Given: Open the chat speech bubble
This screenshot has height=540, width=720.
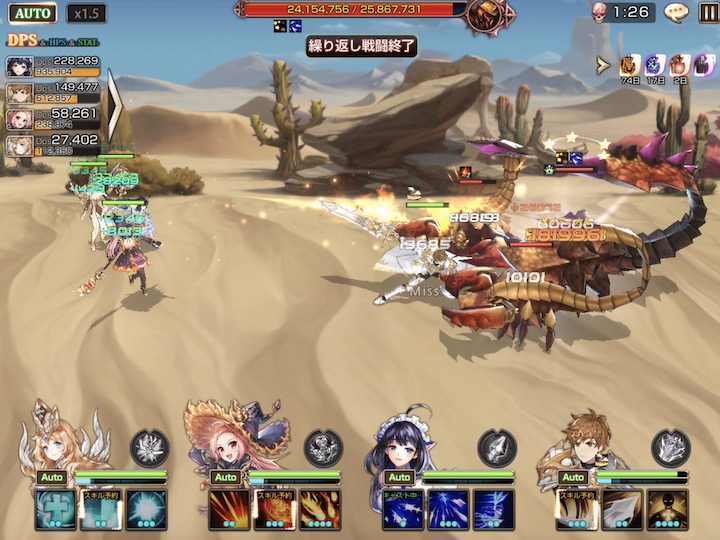Looking at the screenshot, I should pyautogui.click(x=677, y=12).
